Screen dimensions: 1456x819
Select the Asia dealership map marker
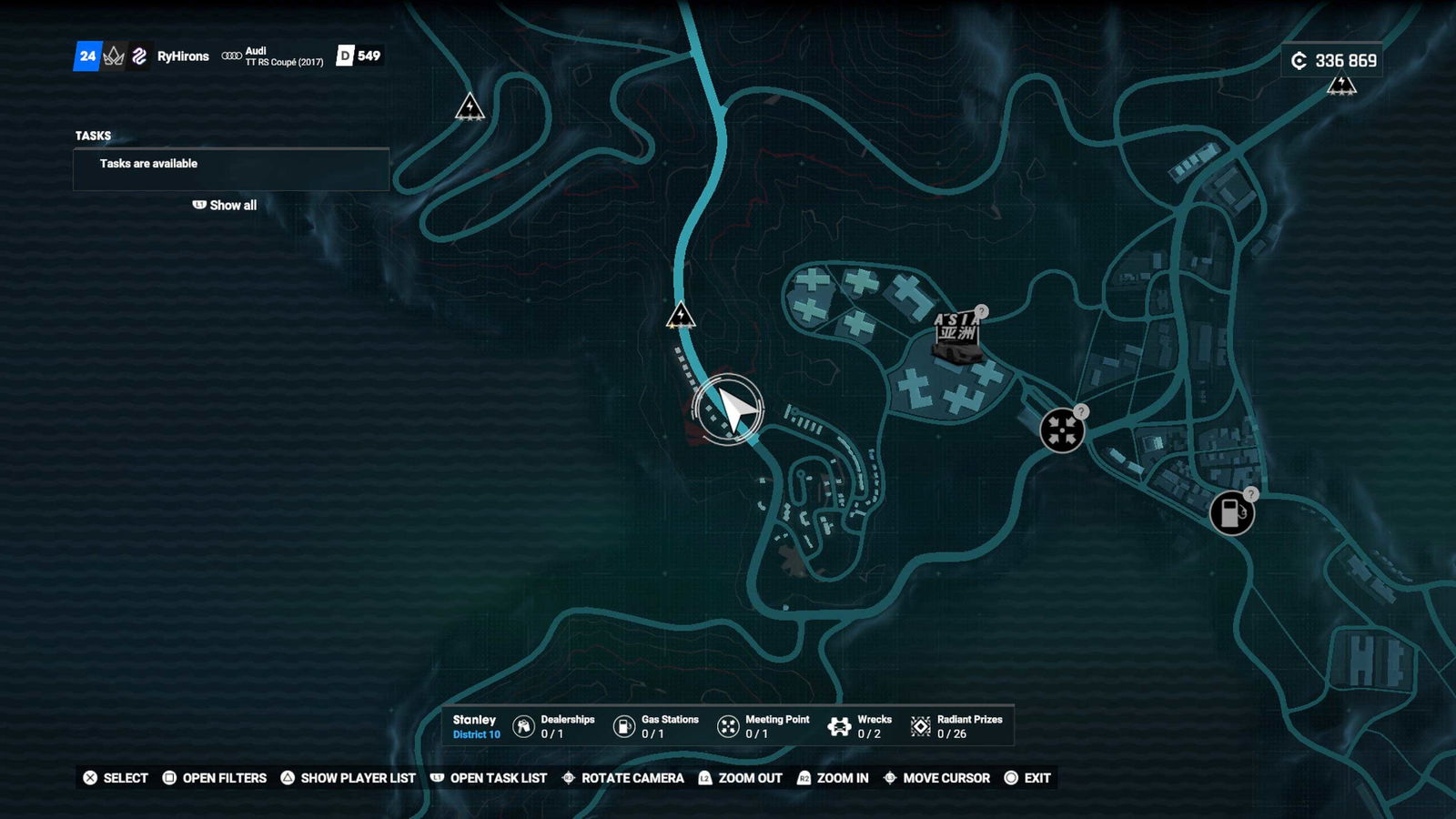click(956, 335)
